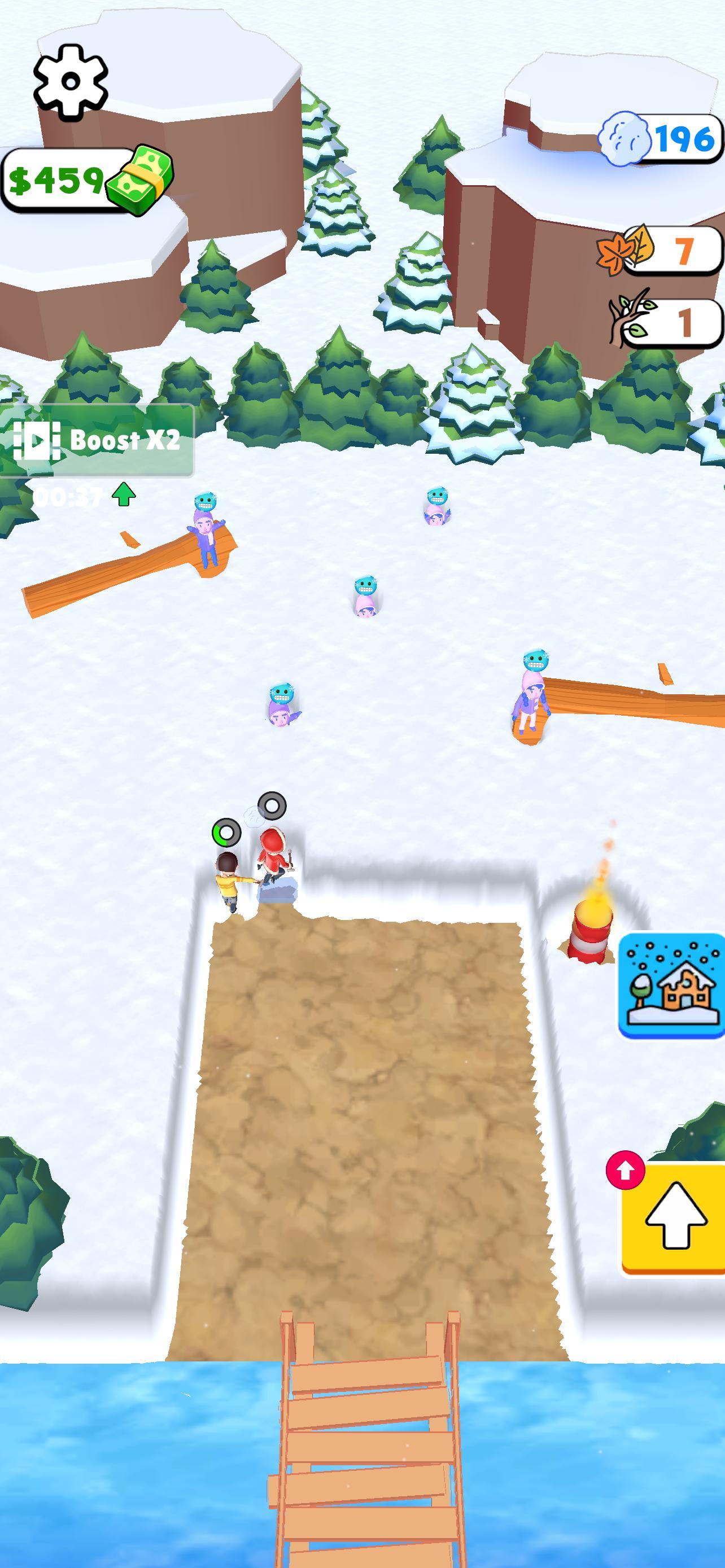Tap the snowball counter showing 196
The height and width of the screenshot is (1568, 725).
pos(663,139)
